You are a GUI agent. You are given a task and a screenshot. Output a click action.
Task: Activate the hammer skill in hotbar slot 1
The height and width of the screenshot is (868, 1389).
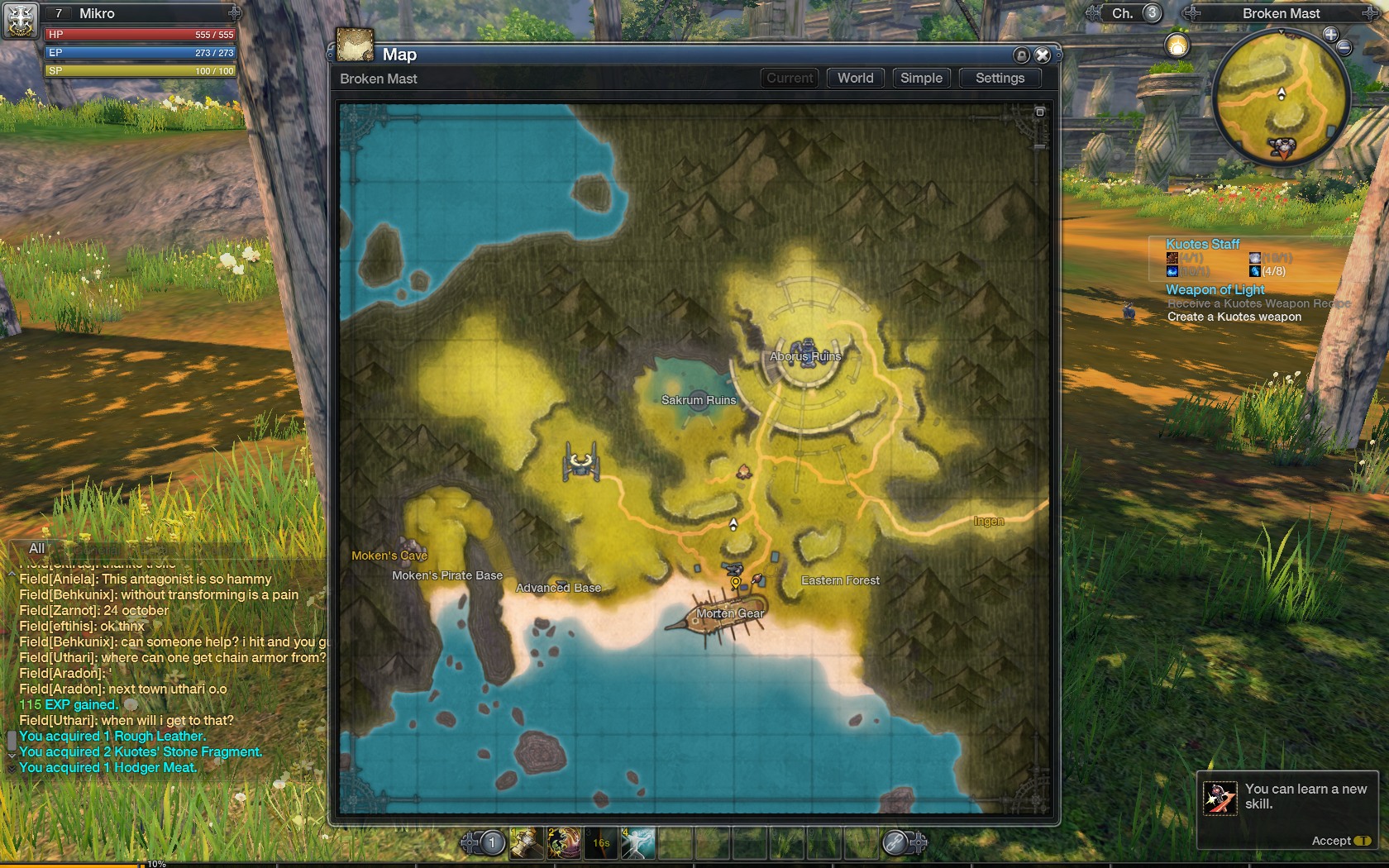point(527,843)
